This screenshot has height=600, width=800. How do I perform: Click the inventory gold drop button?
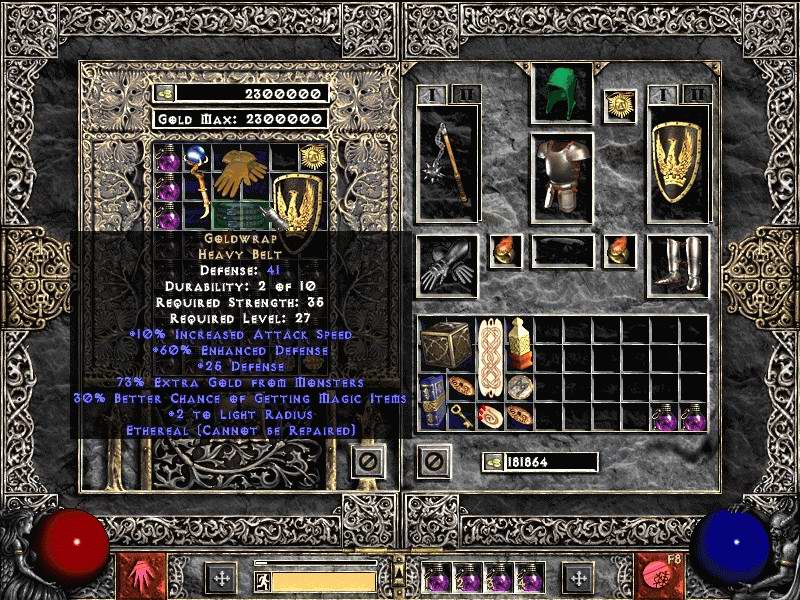pyautogui.click(x=492, y=462)
